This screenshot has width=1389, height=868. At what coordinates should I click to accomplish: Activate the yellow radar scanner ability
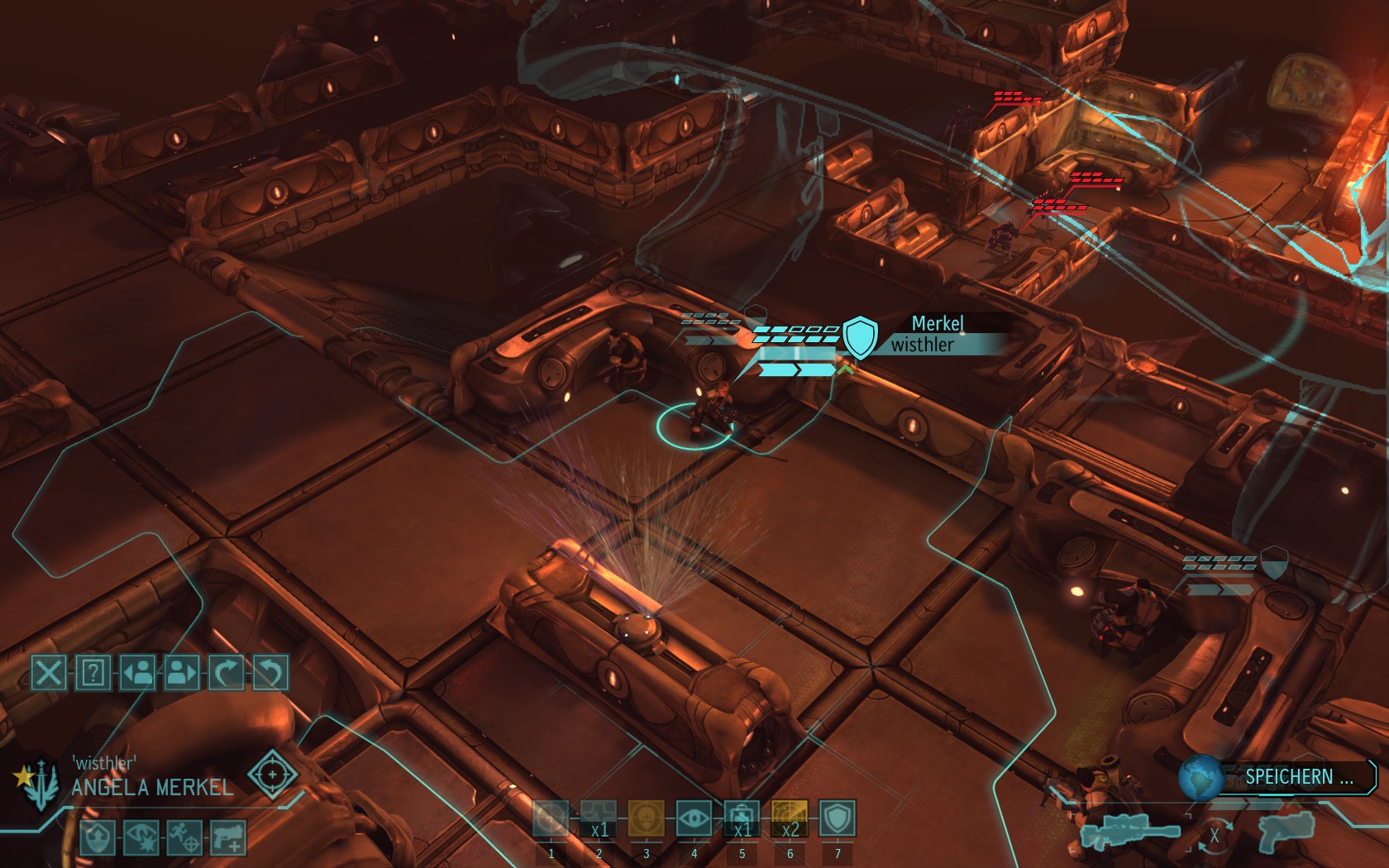point(790,819)
